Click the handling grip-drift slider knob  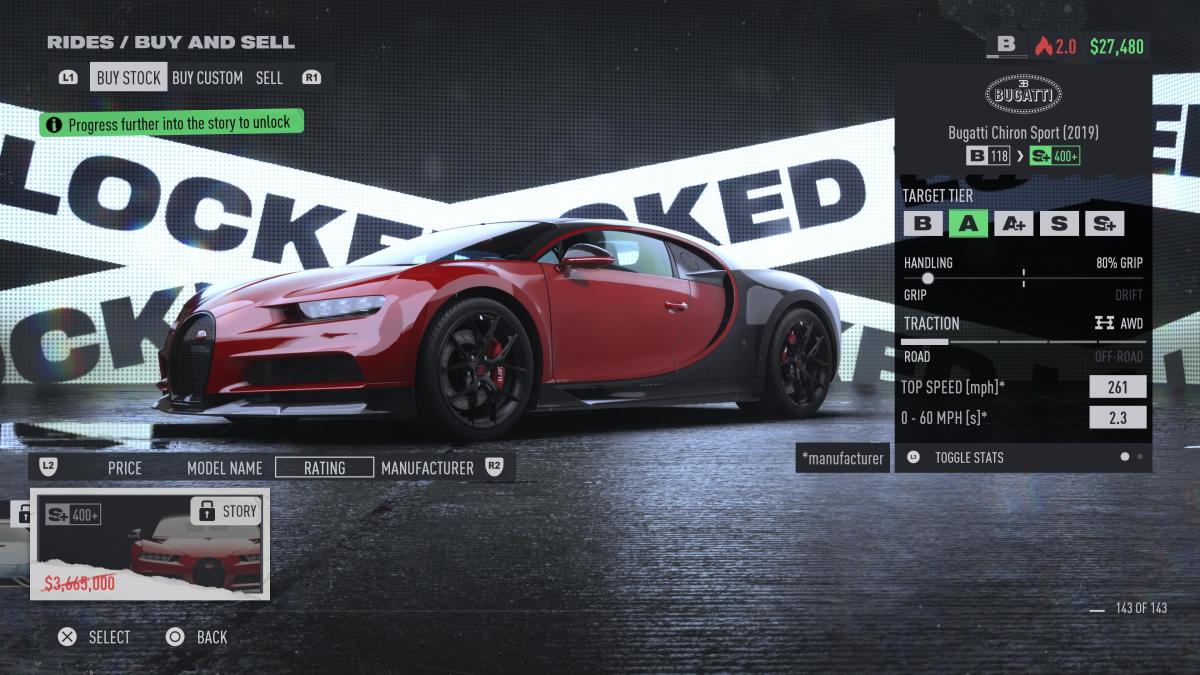[x=927, y=278]
